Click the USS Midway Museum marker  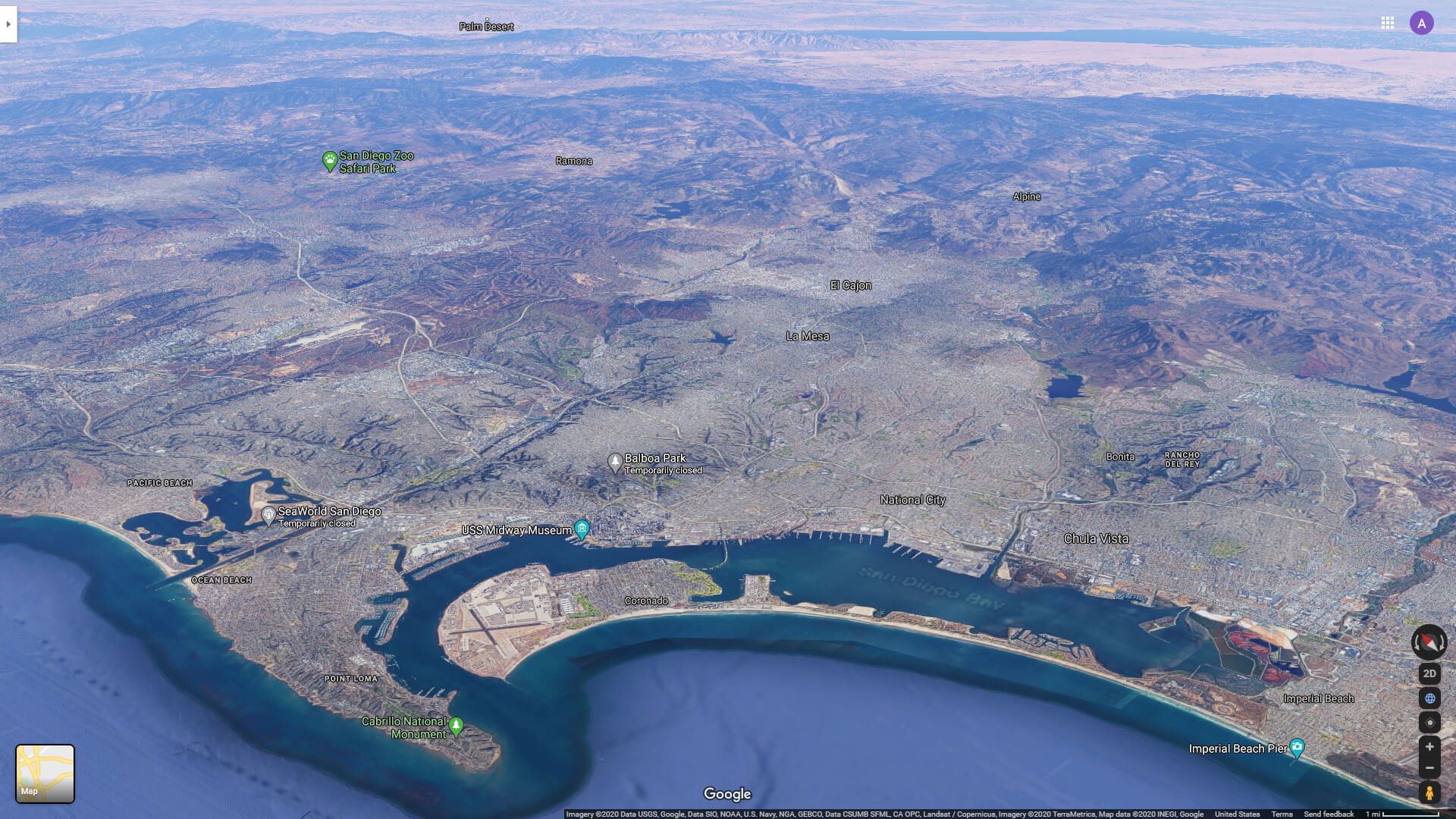point(582,529)
